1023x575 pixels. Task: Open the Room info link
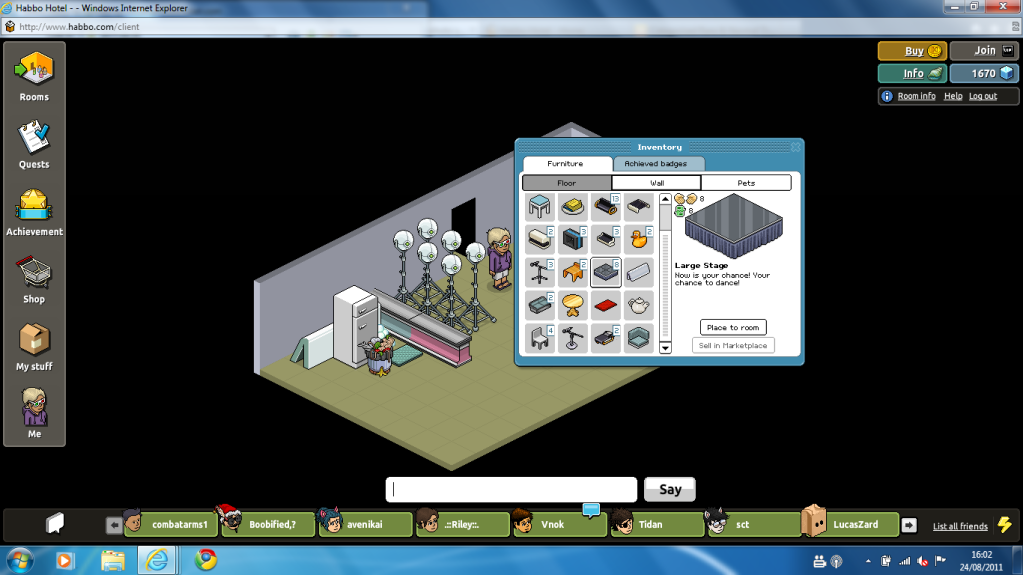coord(916,96)
